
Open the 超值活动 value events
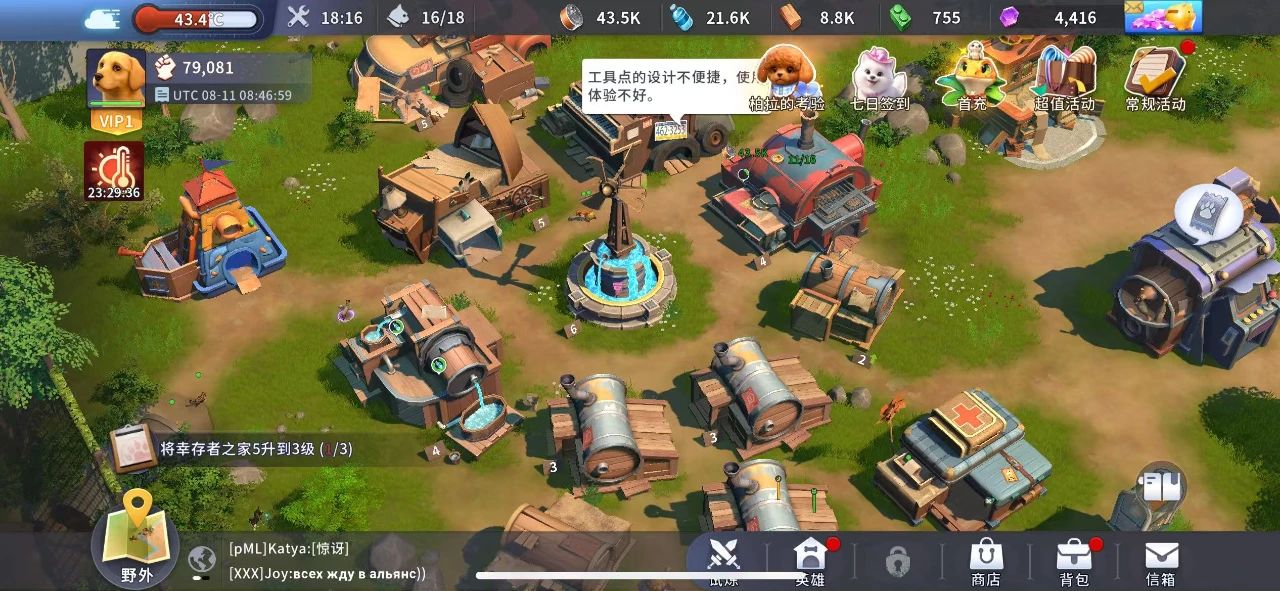point(1064,78)
